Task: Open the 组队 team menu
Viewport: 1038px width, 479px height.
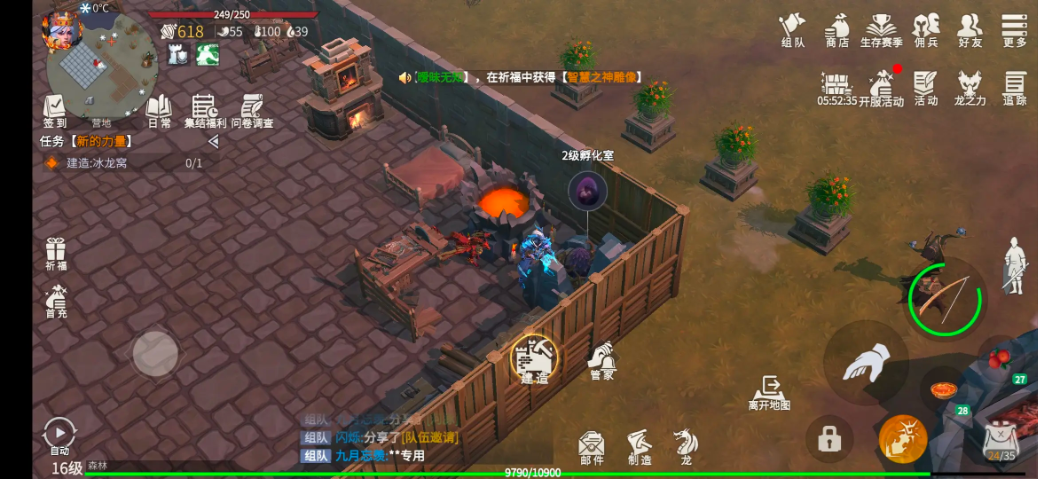Action: pos(792,28)
